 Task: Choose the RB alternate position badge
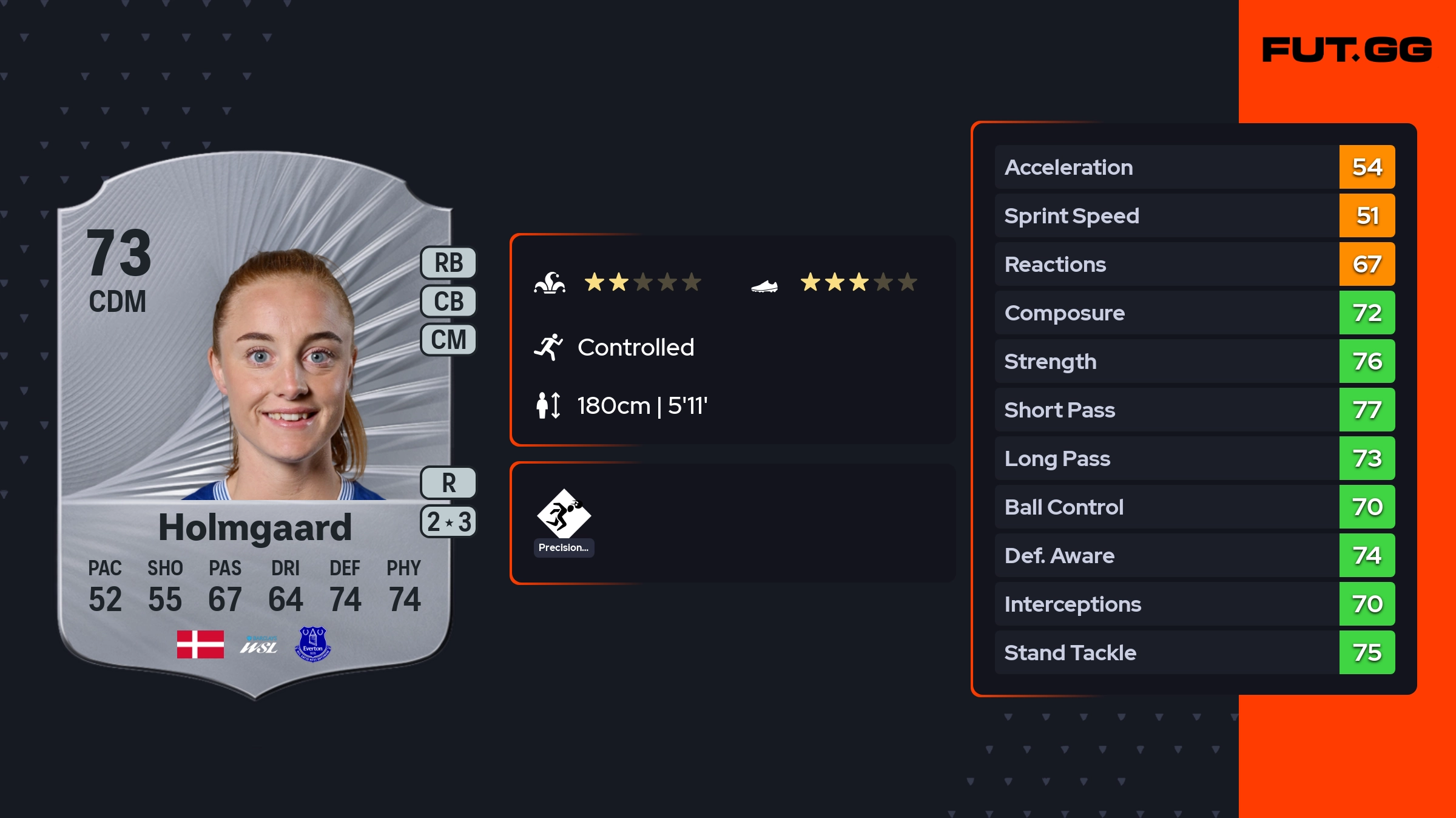pos(448,263)
